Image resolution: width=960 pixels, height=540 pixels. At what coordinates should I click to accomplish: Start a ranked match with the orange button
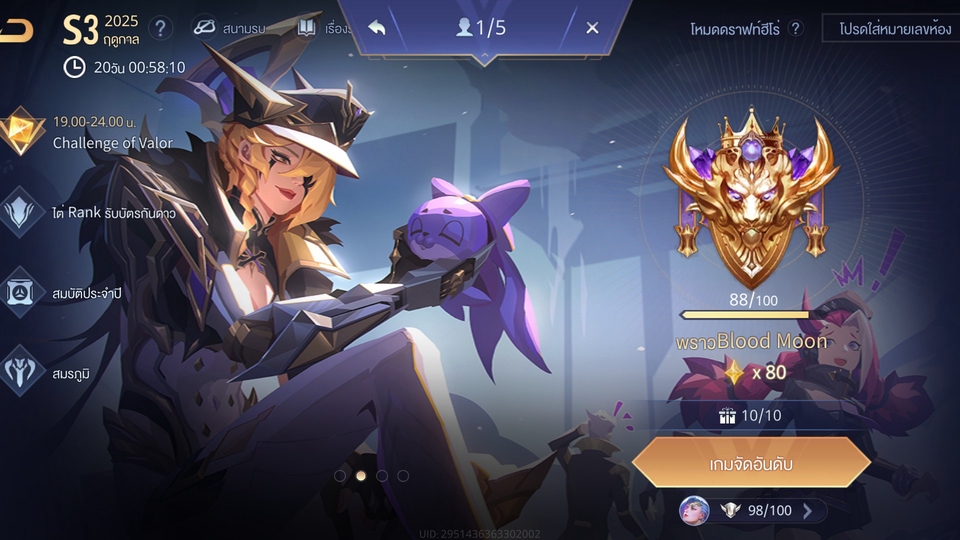(x=751, y=463)
